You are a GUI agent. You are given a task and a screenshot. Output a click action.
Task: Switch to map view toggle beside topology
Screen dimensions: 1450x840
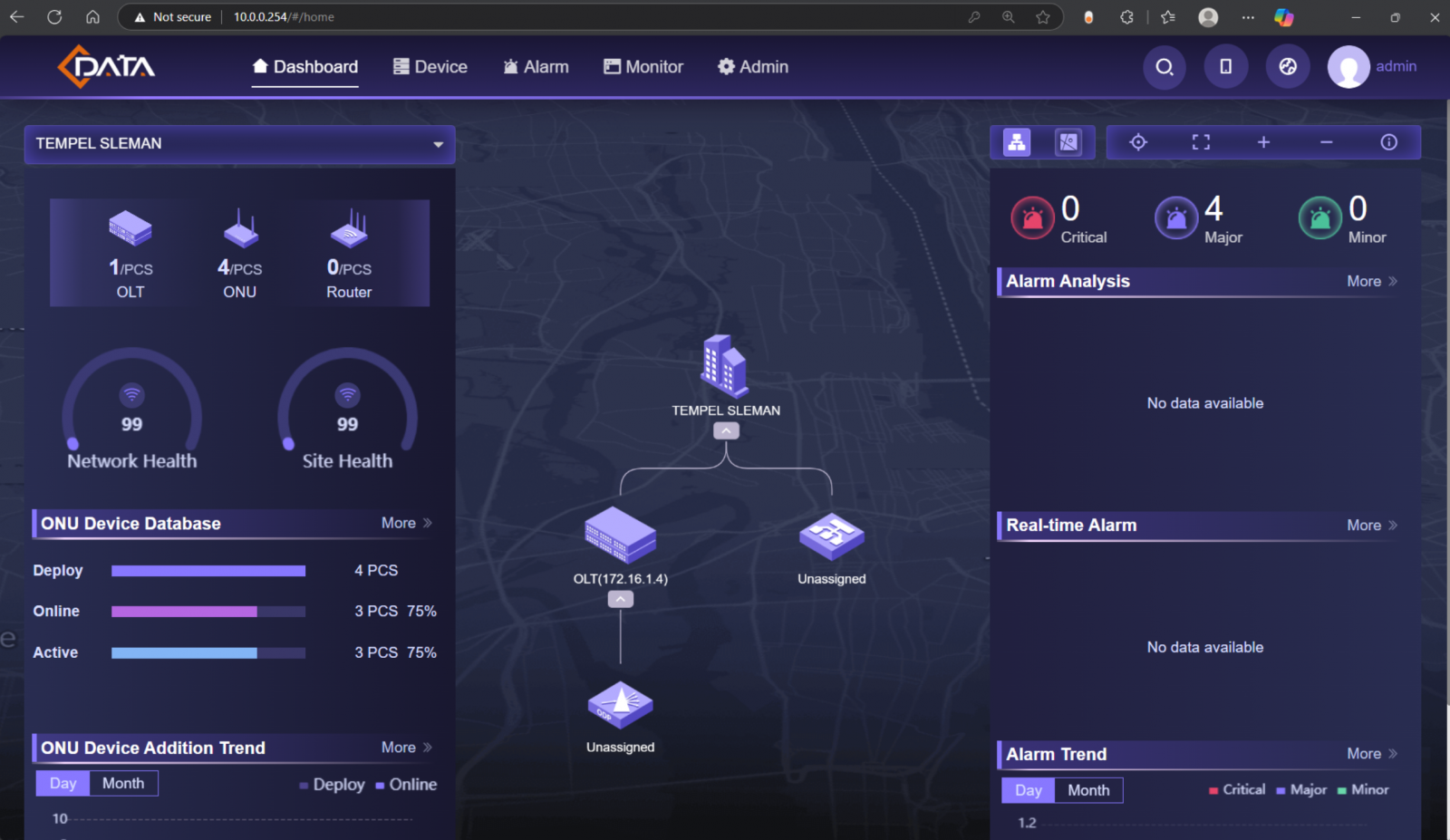(1069, 141)
